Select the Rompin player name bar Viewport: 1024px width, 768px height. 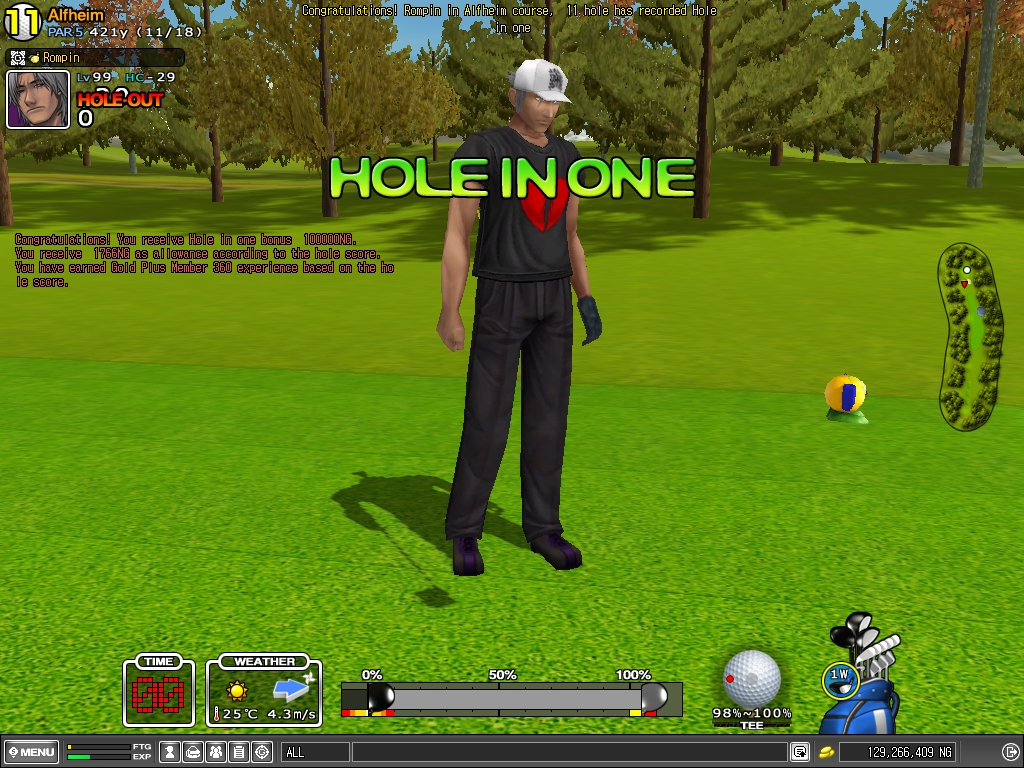(96, 58)
